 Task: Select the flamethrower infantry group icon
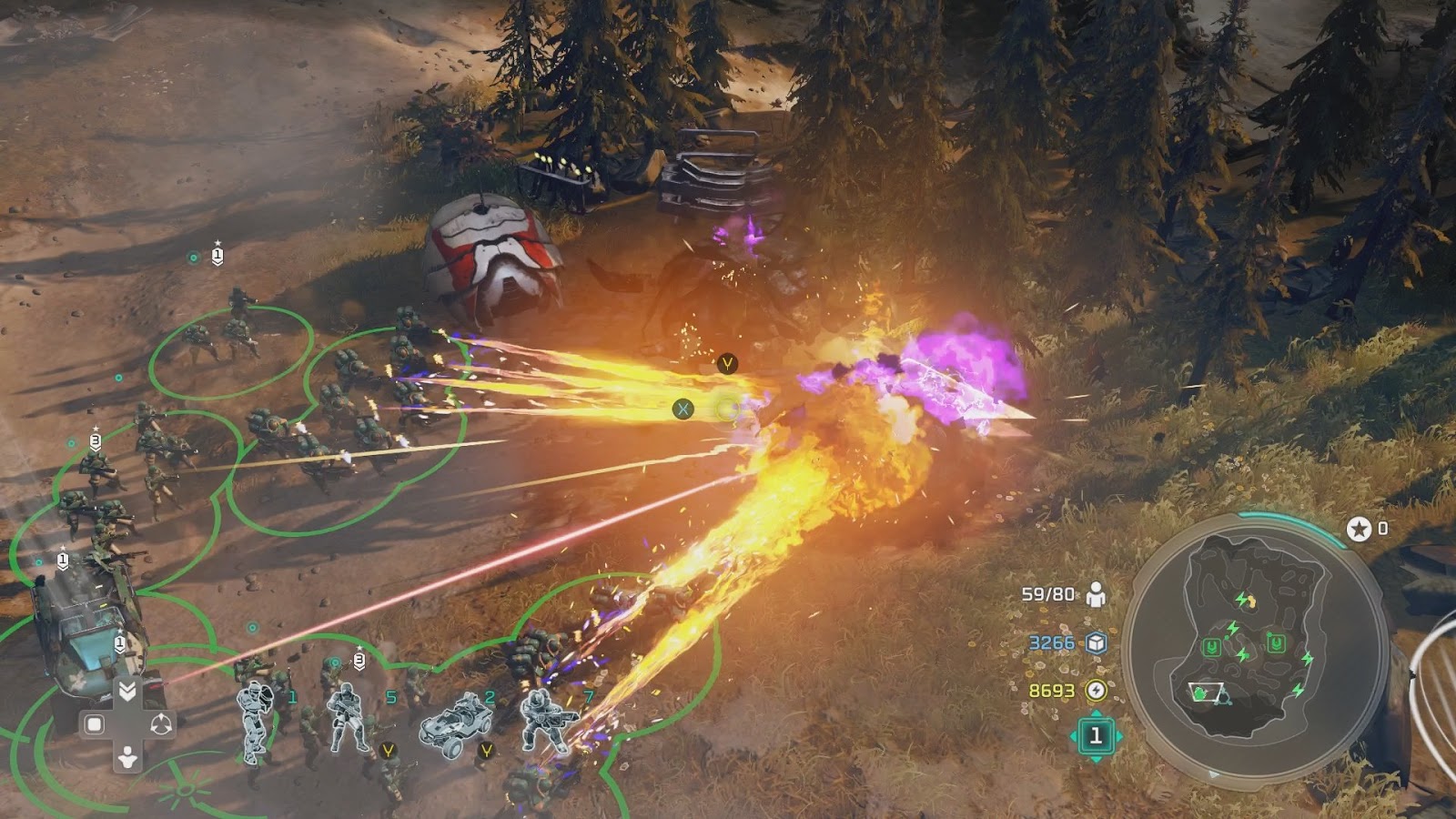click(x=549, y=720)
